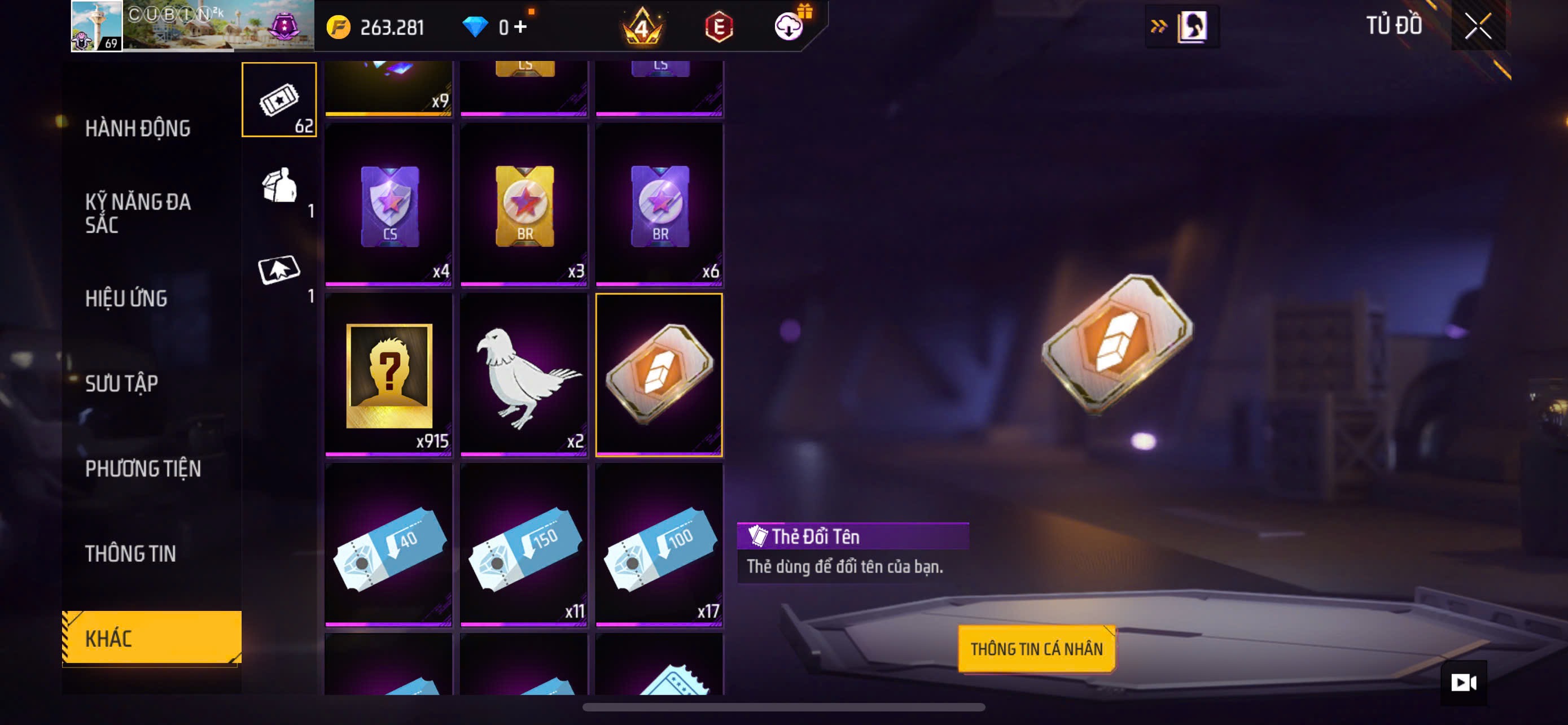Open the cloud download gift icon

click(x=790, y=26)
